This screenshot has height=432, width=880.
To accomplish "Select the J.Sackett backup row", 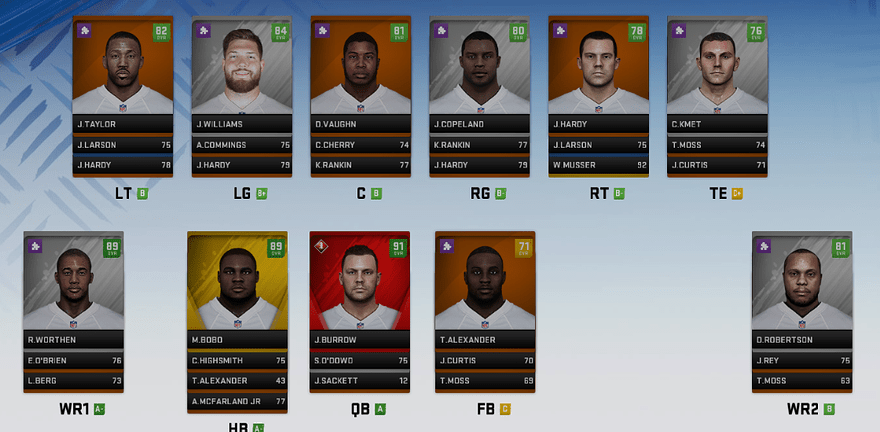I will point(360,381).
